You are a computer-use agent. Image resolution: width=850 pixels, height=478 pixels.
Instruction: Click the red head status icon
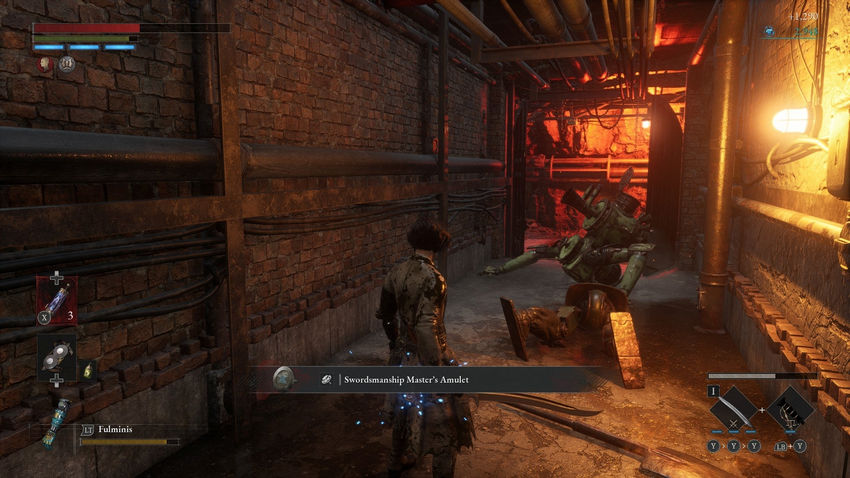[x=44, y=63]
